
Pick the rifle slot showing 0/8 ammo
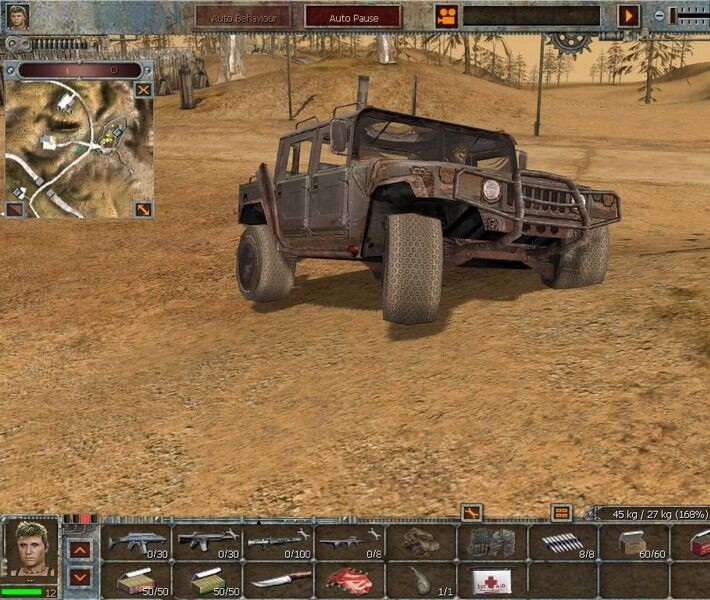pyautogui.click(x=348, y=543)
